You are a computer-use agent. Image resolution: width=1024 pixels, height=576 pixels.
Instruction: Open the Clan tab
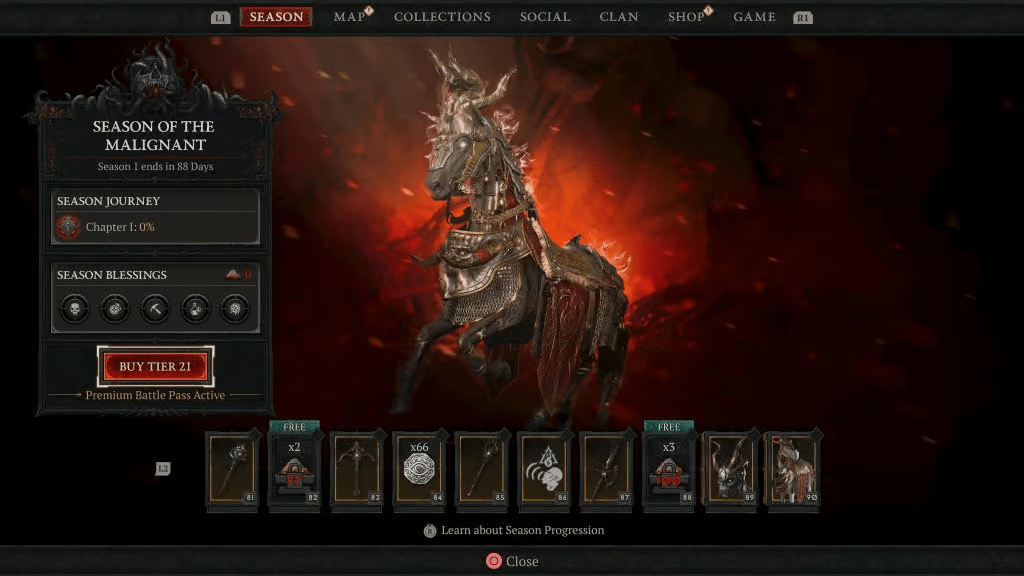point(619,17)
